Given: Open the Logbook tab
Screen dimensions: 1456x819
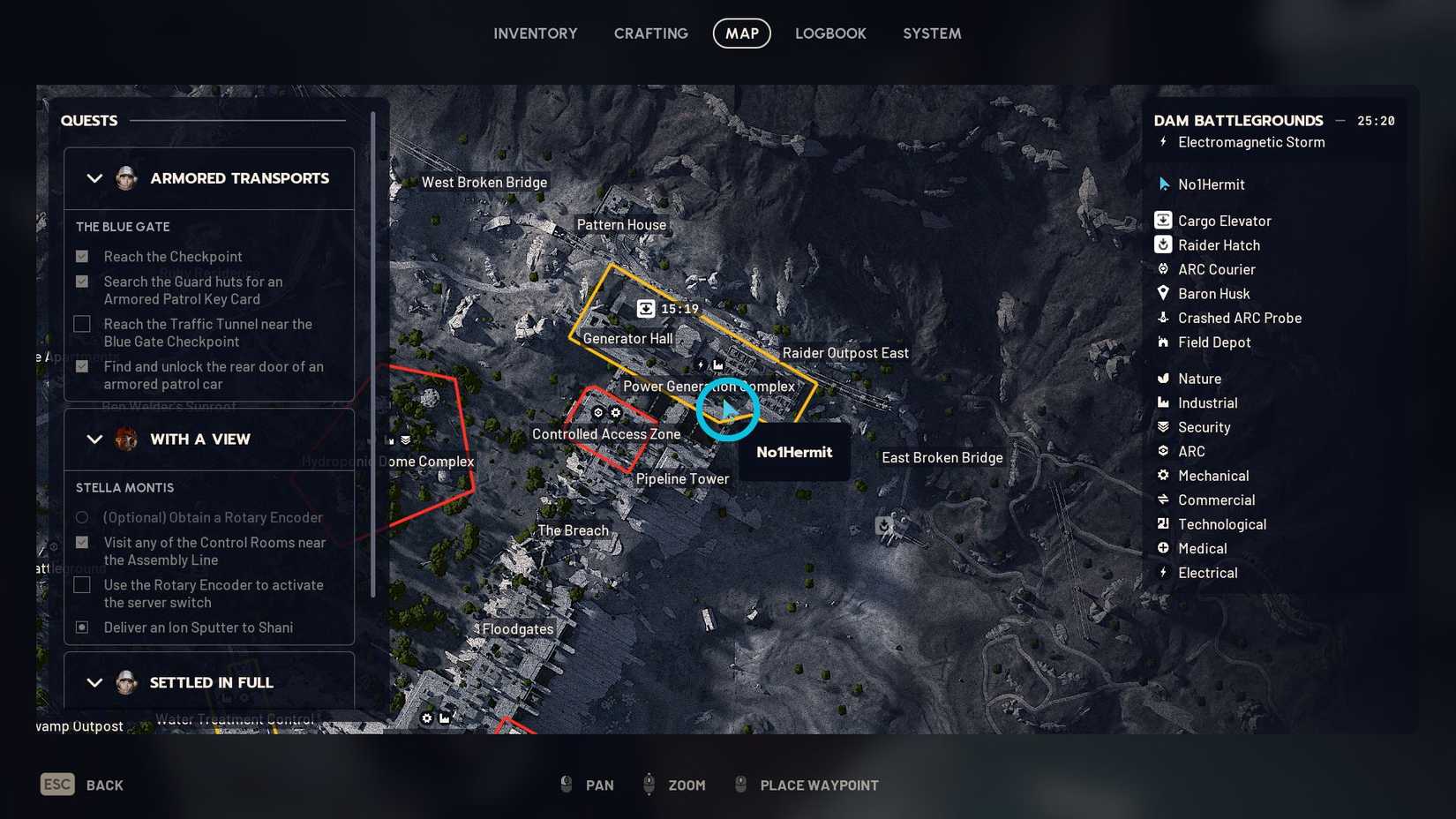Looking at the screenshot, I should (830, 34).
